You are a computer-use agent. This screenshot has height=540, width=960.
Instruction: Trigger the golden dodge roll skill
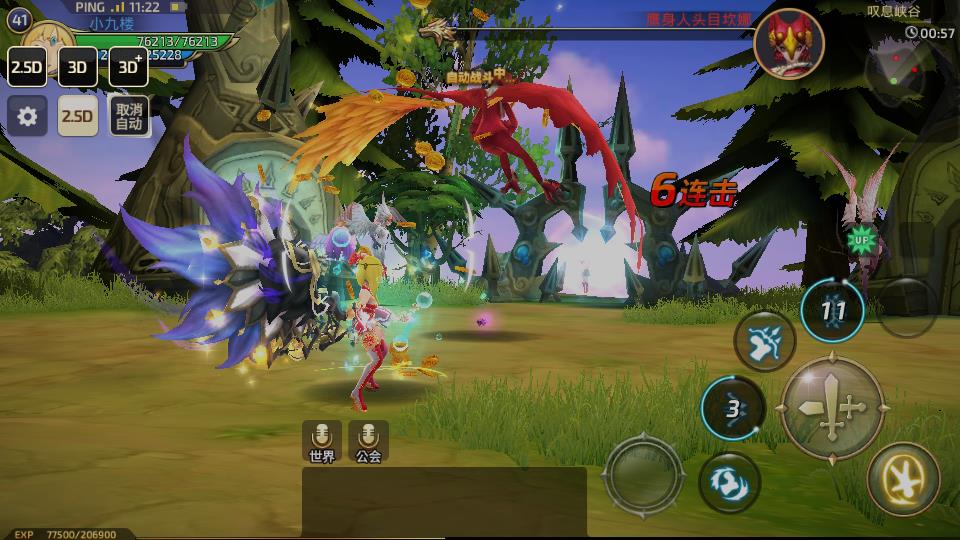[x=903, y=478]
